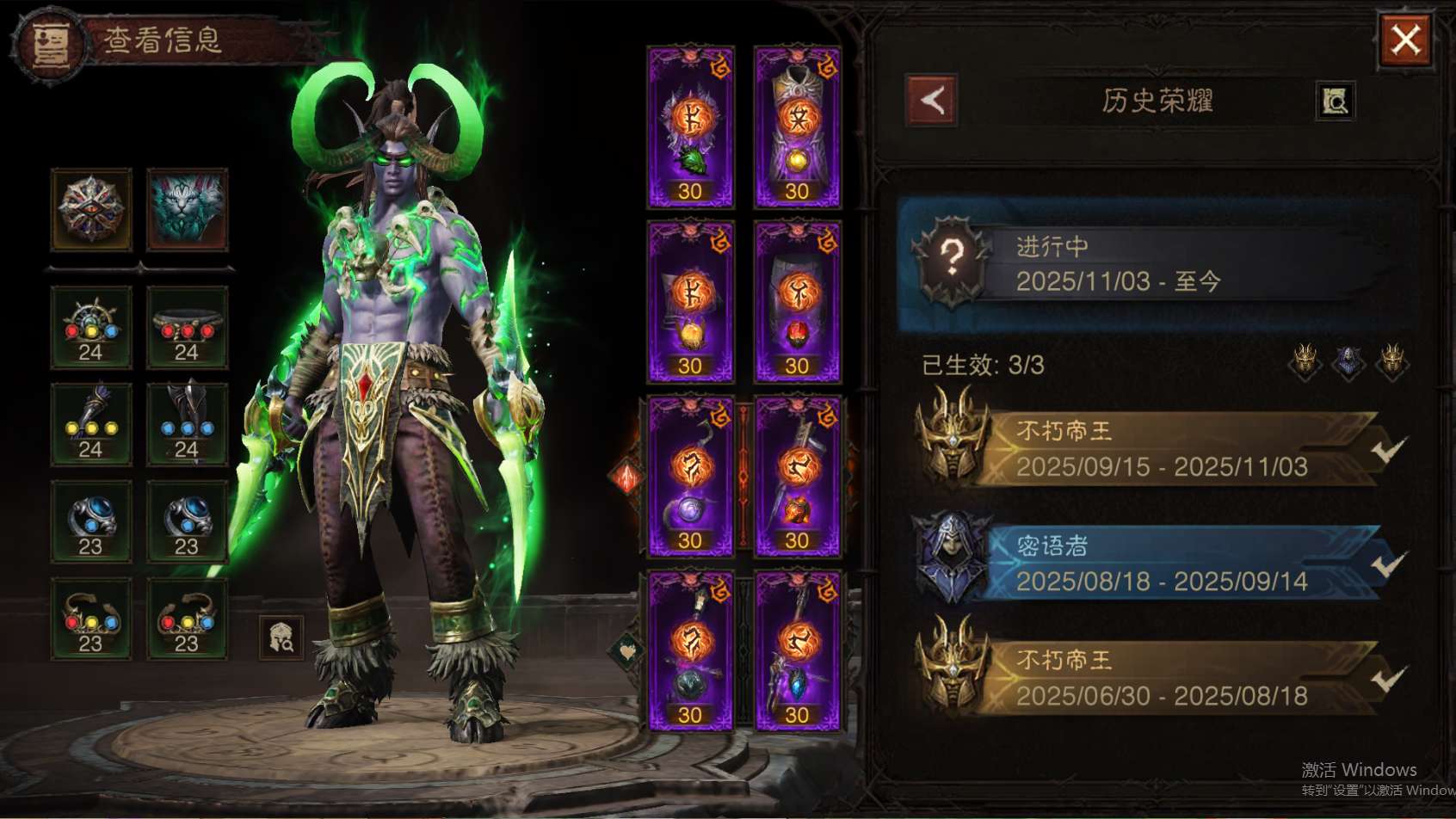Inspect the teal beast portrait slot
This screenshot has height=819, width=1456.
pyautogui.click(x=188, y=209)
